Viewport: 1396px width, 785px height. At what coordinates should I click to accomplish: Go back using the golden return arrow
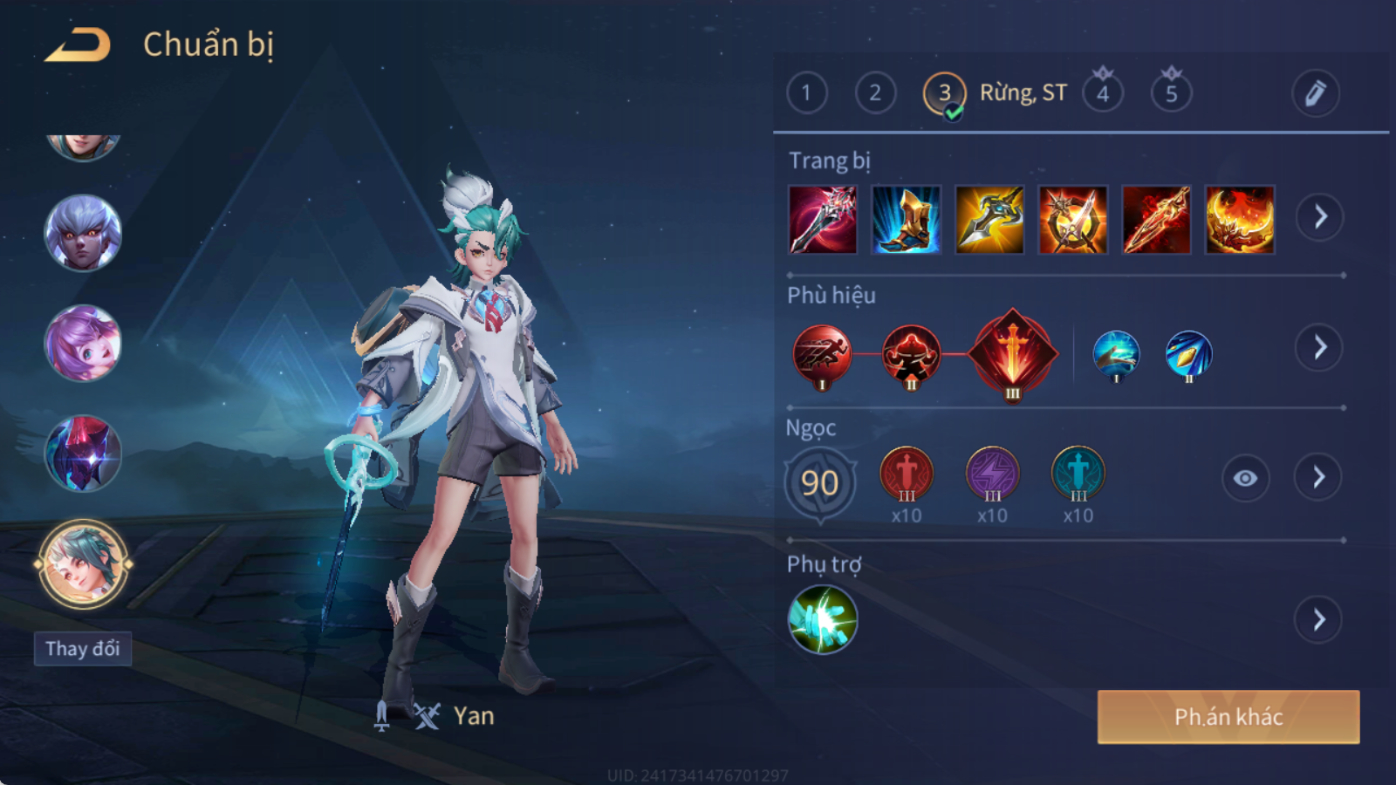pyautogui.click(x=78, y=45)
